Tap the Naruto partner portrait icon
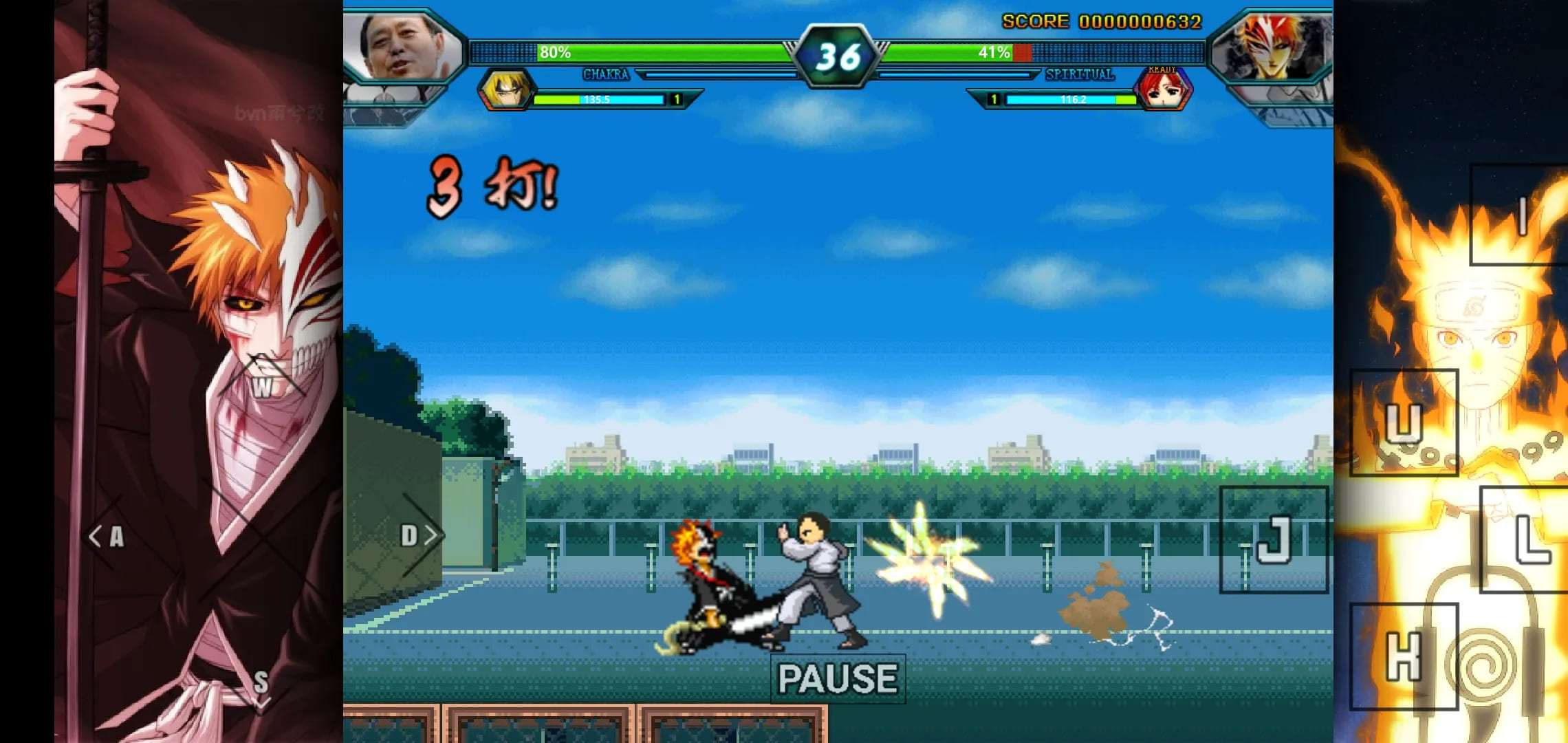Image resolution: width=1568 pixels, height=743 pixels. pyautogui.click(x=507, y=89)
